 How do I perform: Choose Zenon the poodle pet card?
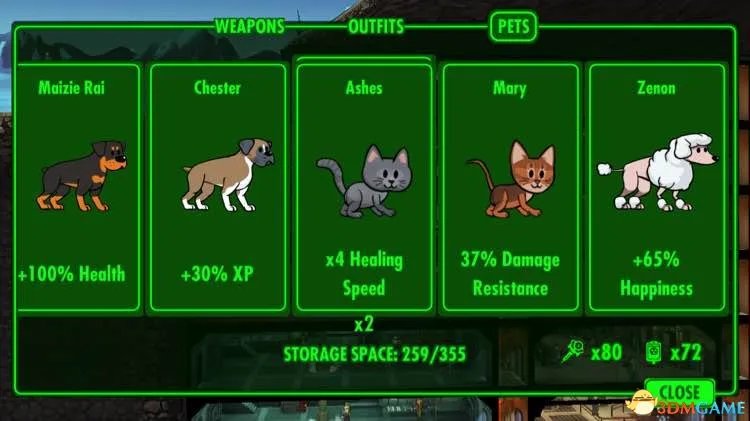(x=656, y=188)
